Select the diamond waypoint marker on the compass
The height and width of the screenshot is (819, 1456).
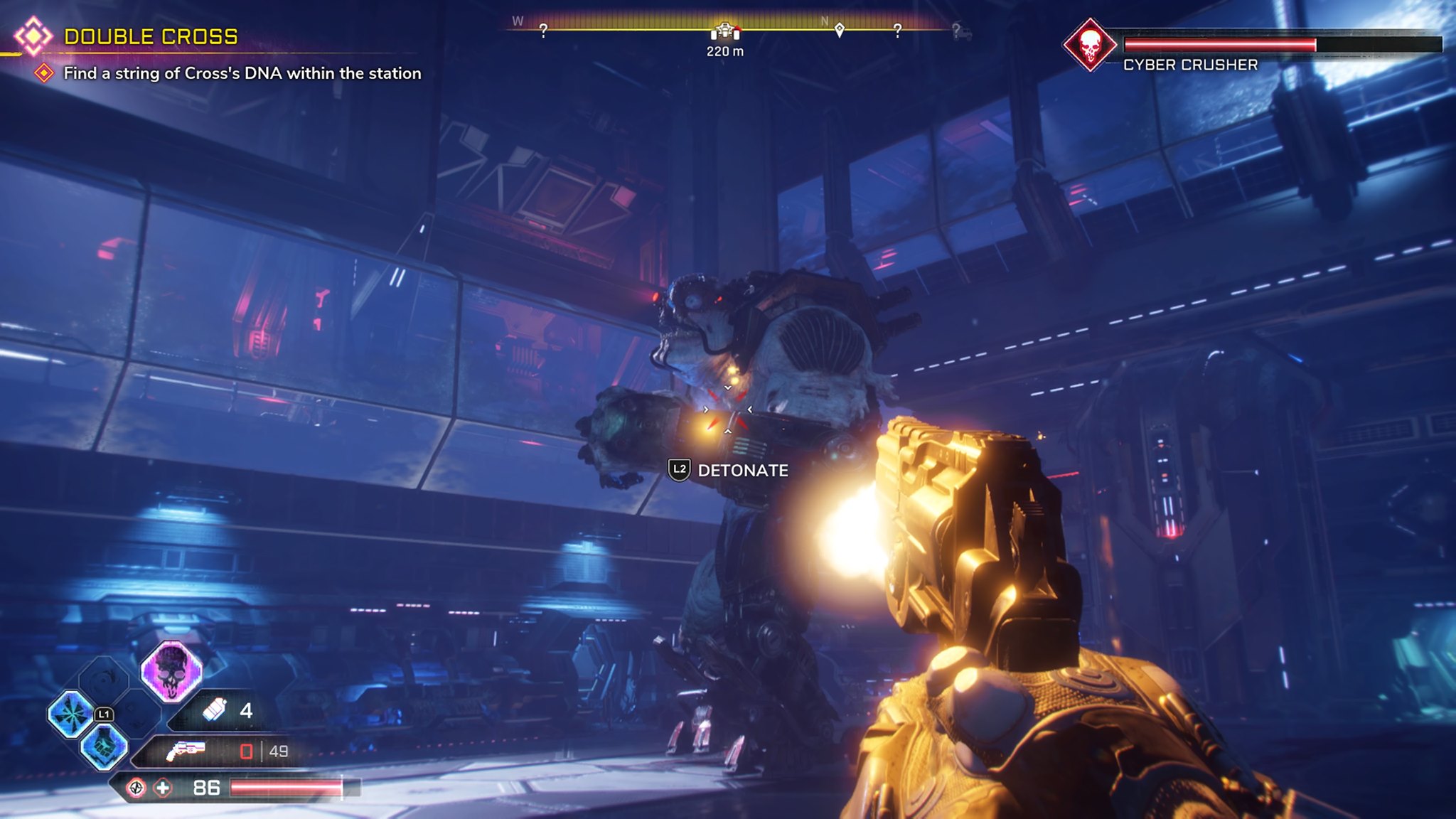coord(840,30)
